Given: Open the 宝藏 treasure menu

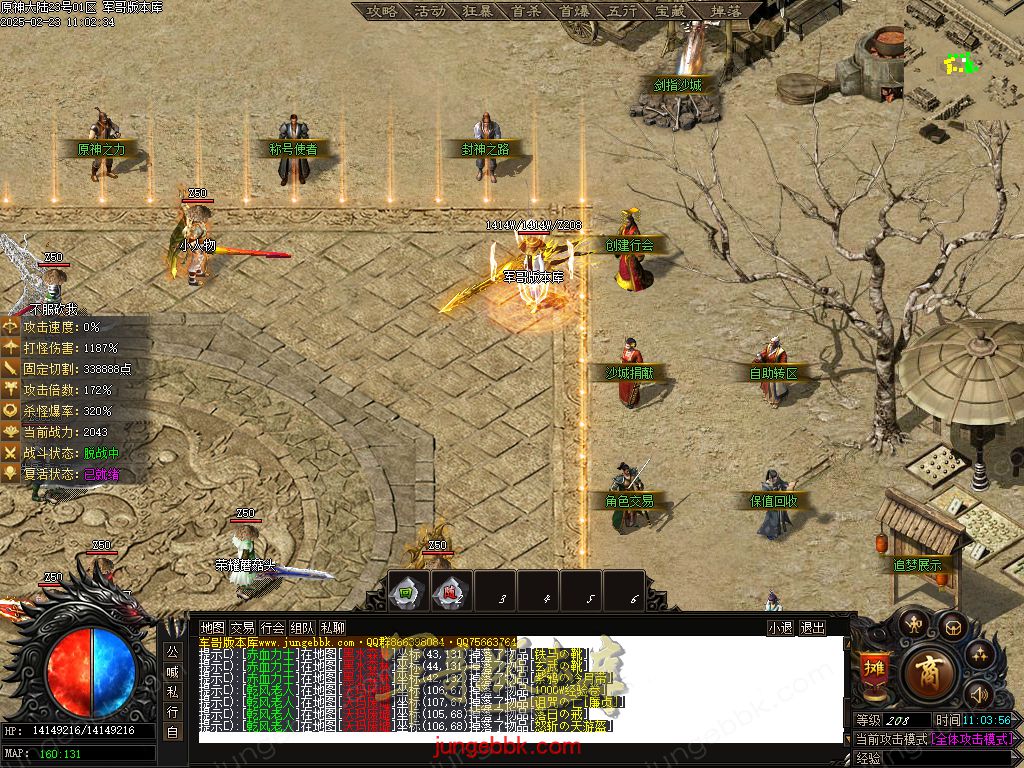Looking at the screenshot, I should 670,11.
